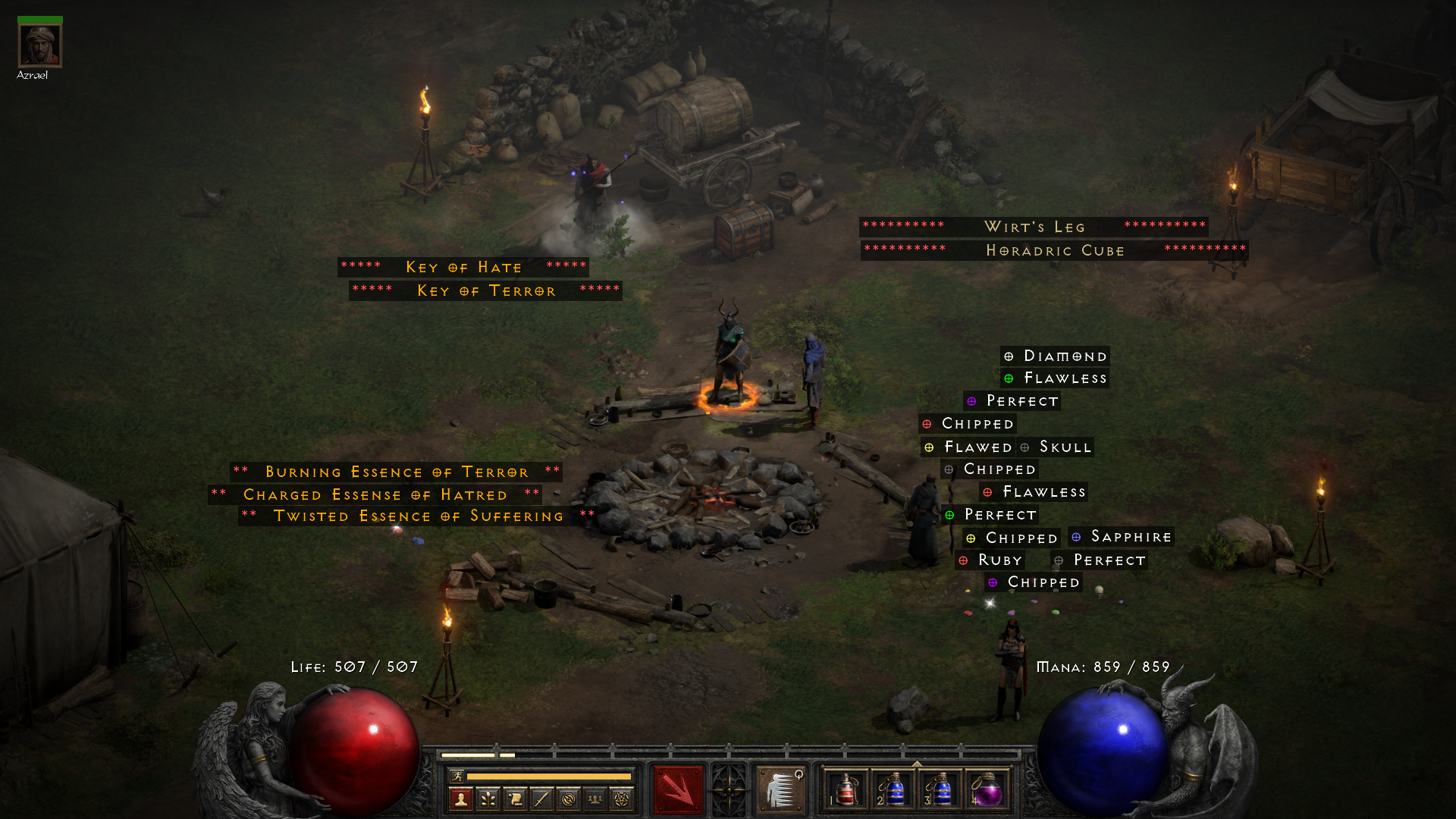This screenshot has width=1456, height=819.
Task: Open the party screen button
Action: click(595, 799)
